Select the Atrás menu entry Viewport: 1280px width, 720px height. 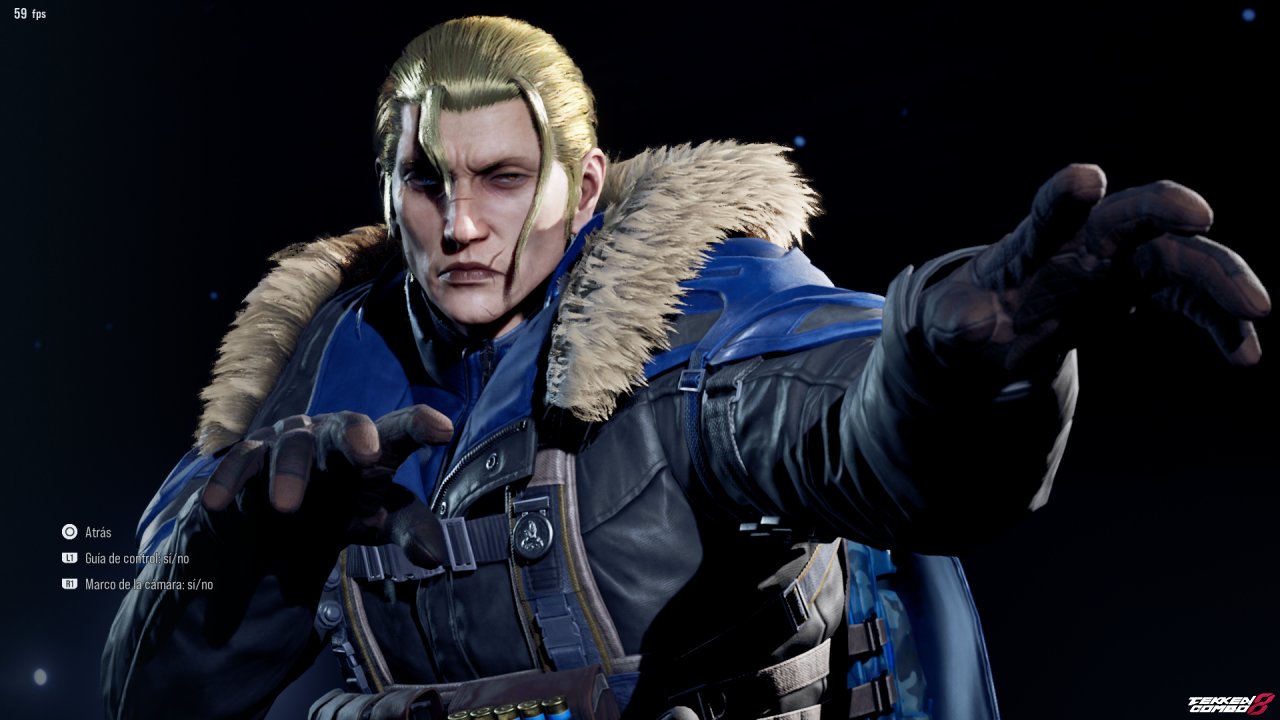[x=96, y=533]
